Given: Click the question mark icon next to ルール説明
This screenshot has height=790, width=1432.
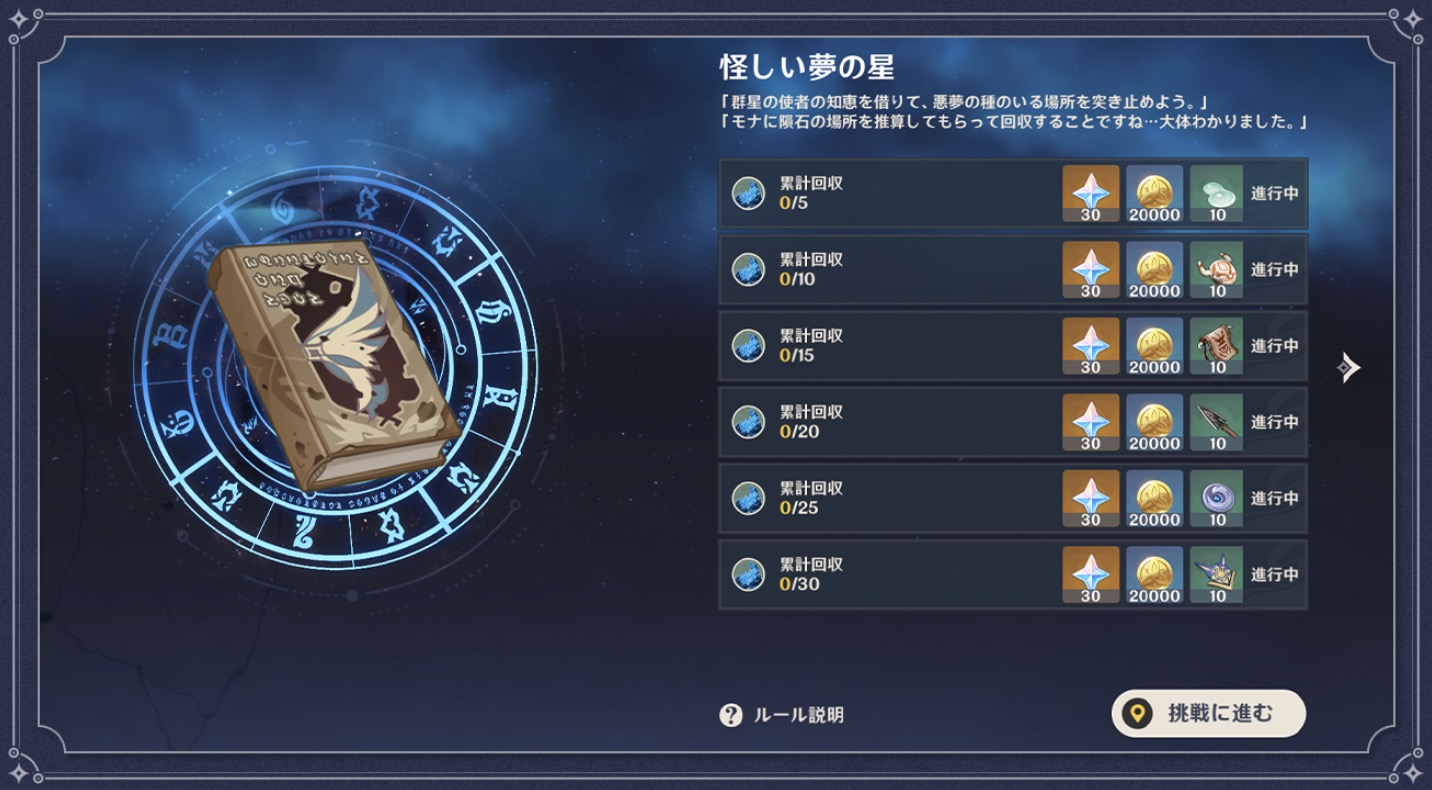Looking at the screenshot, I should pyautogui.click(x=733, y=713).
